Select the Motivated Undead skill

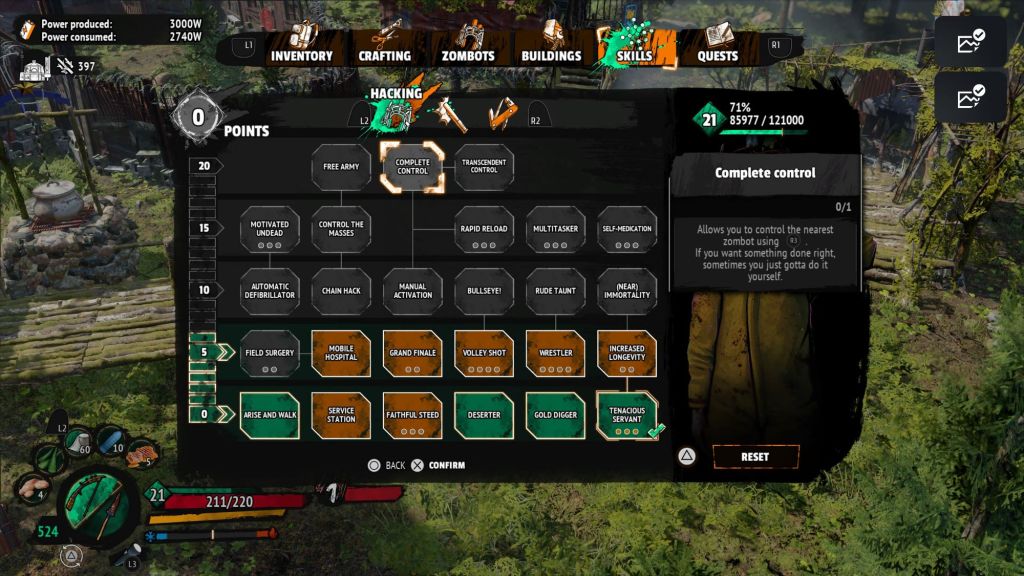(269, 229)
